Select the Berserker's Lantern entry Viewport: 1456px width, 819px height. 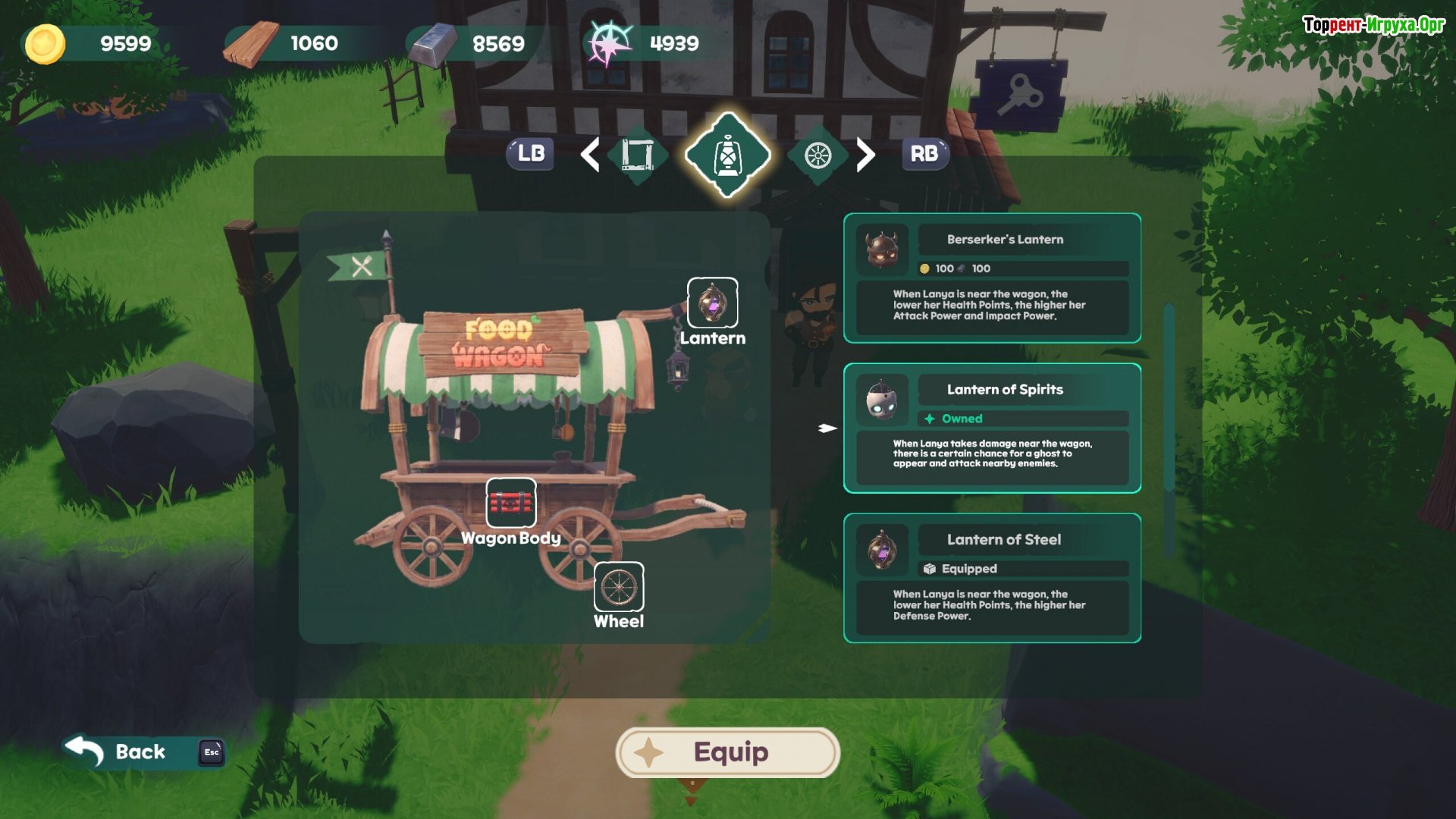[992, 278]
